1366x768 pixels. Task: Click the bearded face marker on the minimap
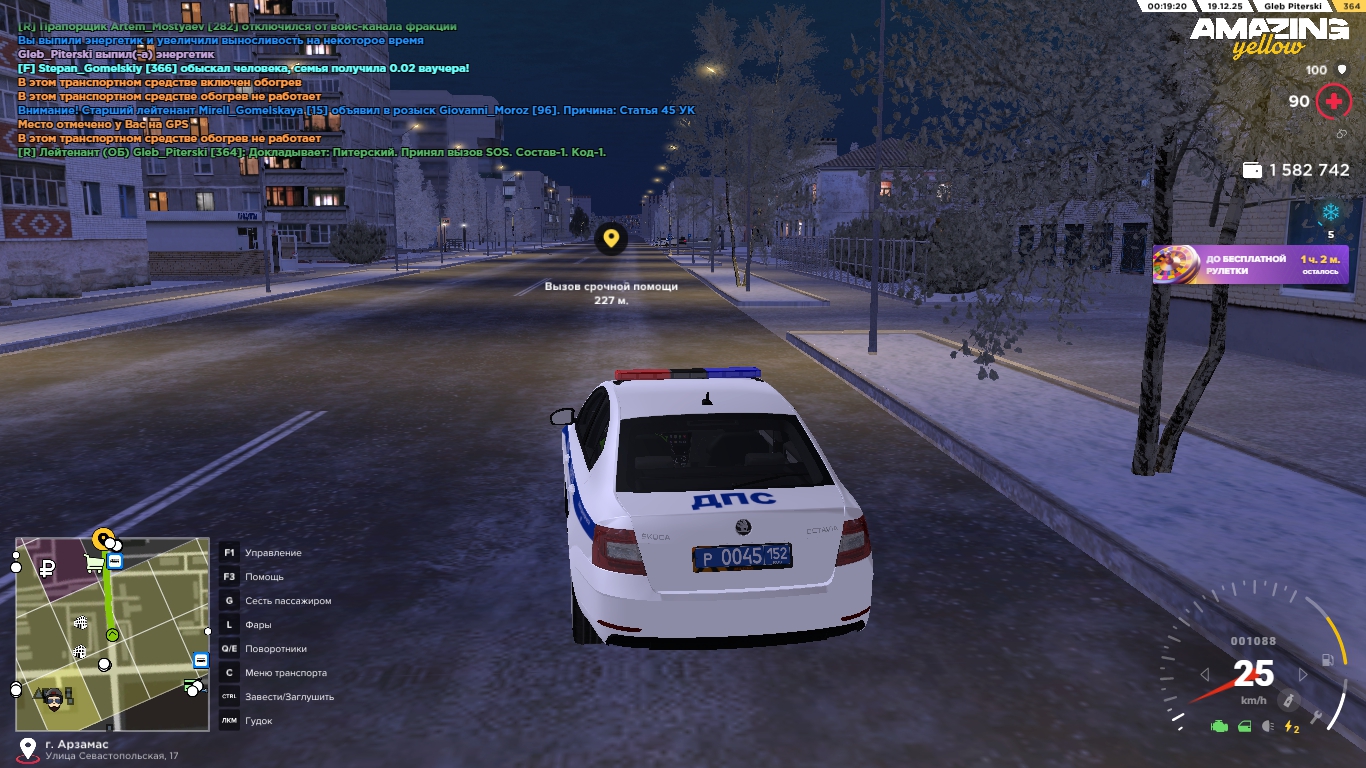(54, 699)
